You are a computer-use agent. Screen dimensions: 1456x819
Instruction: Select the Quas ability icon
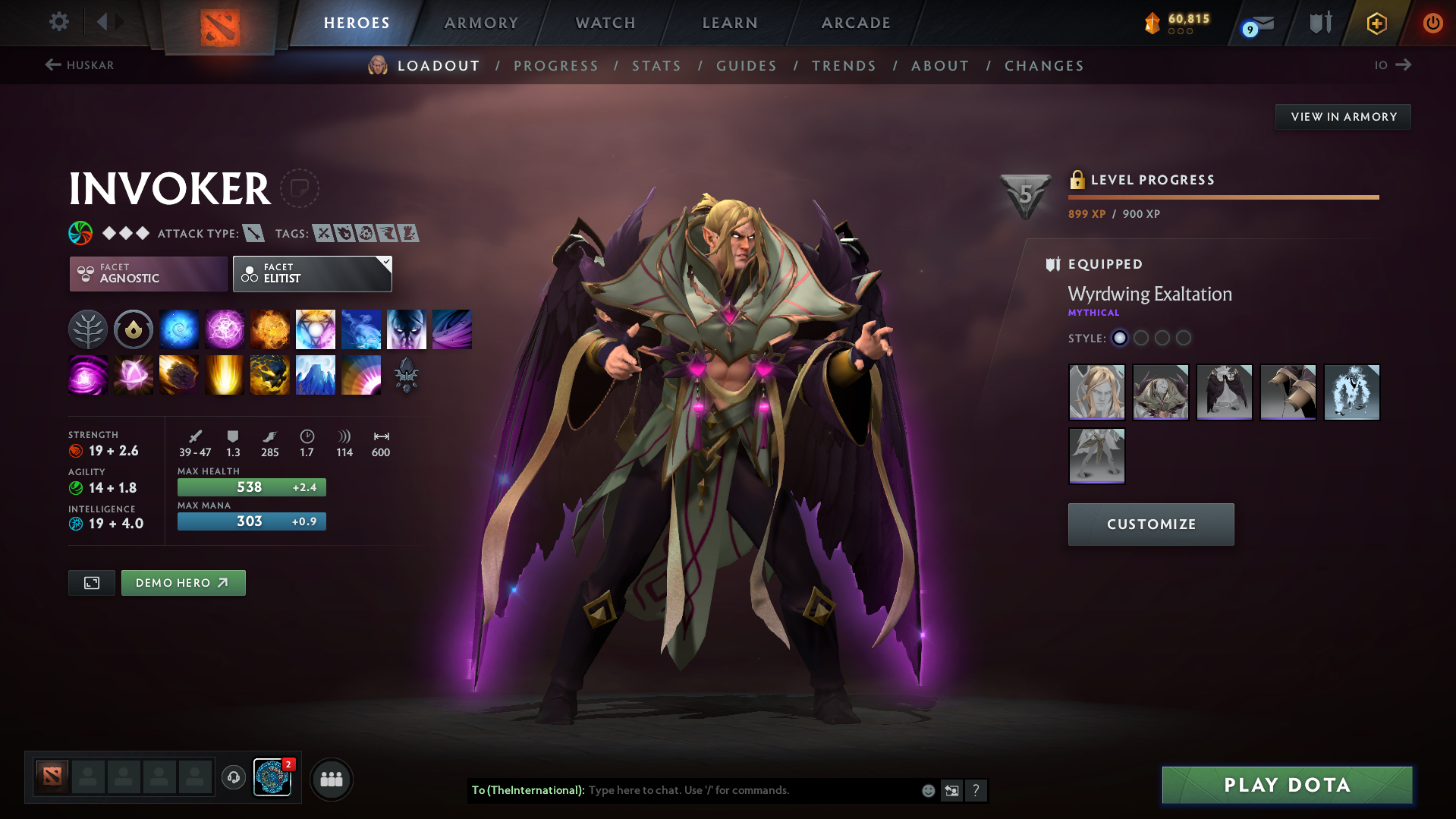pos(179,329)
